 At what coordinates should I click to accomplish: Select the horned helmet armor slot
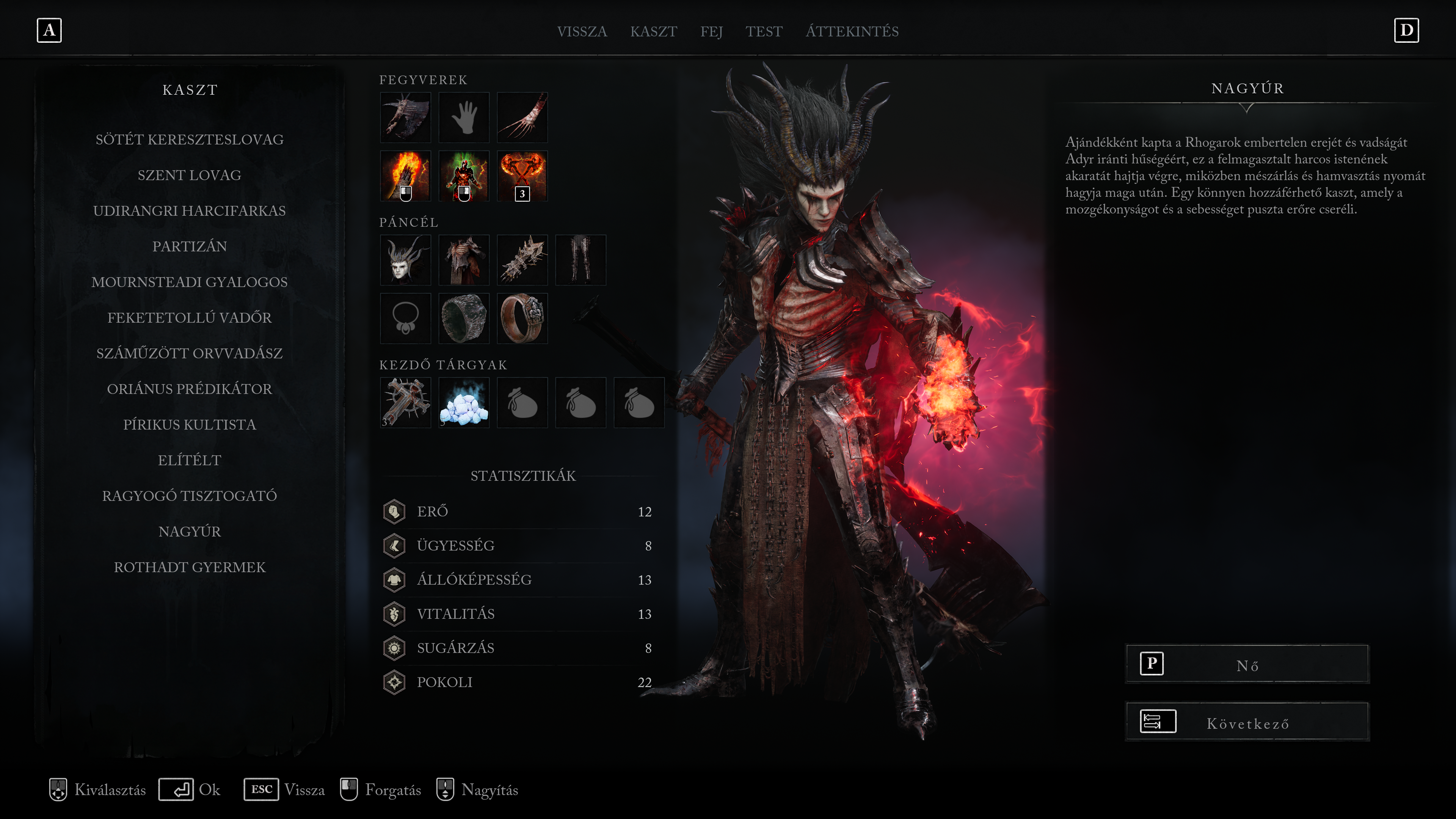[405, 260]
